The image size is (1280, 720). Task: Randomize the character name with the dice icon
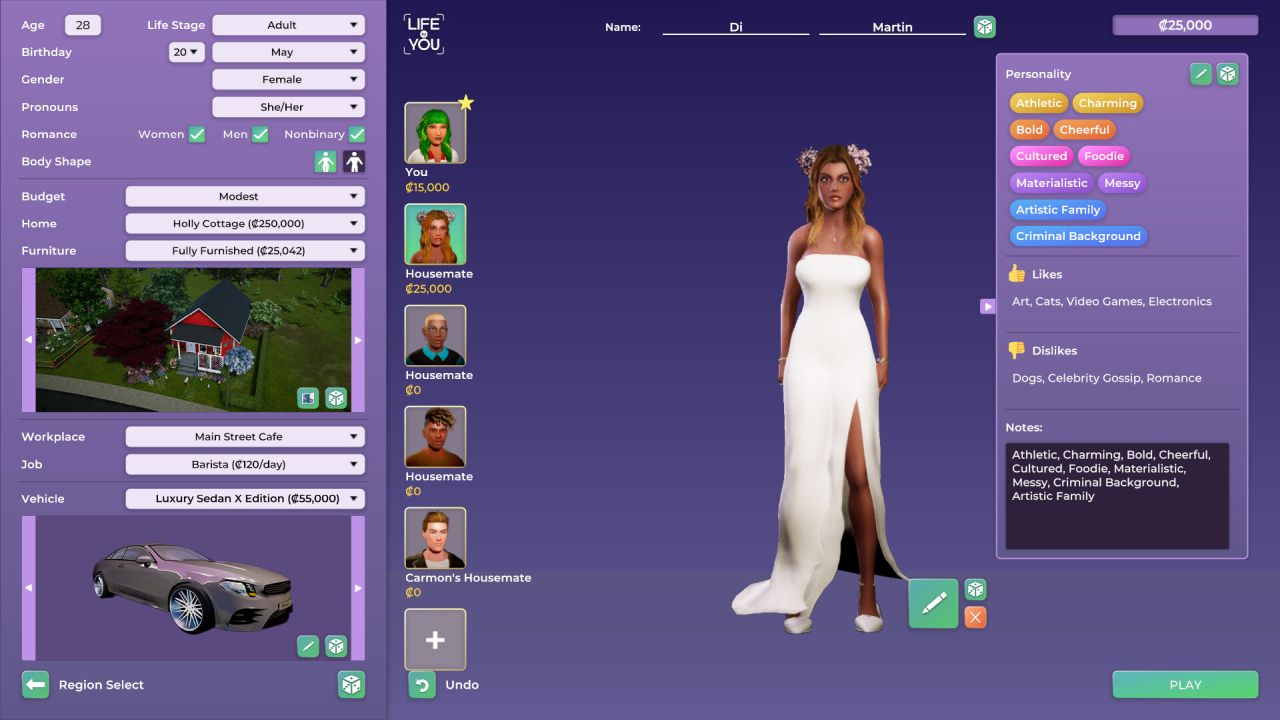(x=984, y=27)
